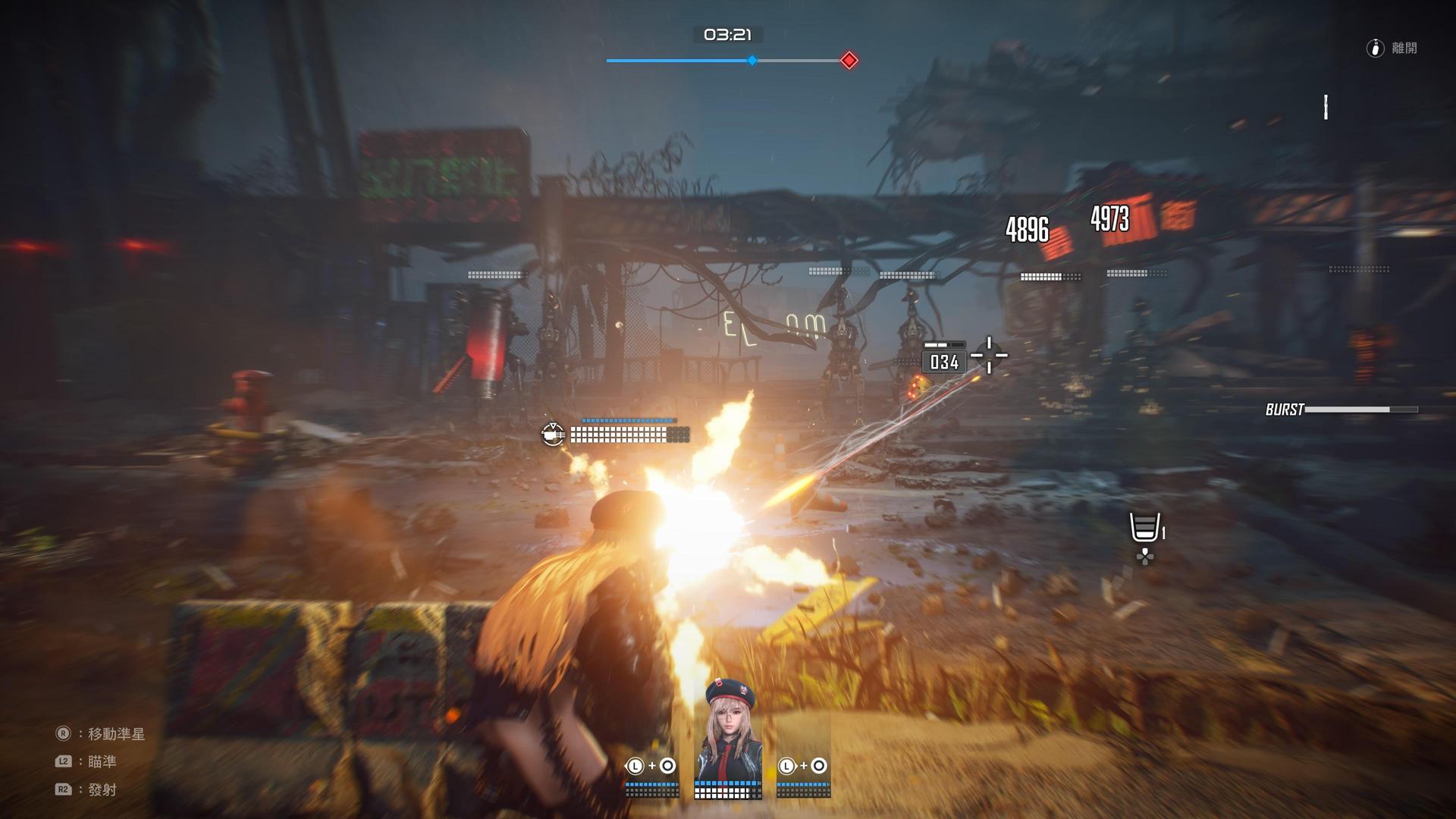Click the red diamond marker on the progress bar

[x=849, y=61]
